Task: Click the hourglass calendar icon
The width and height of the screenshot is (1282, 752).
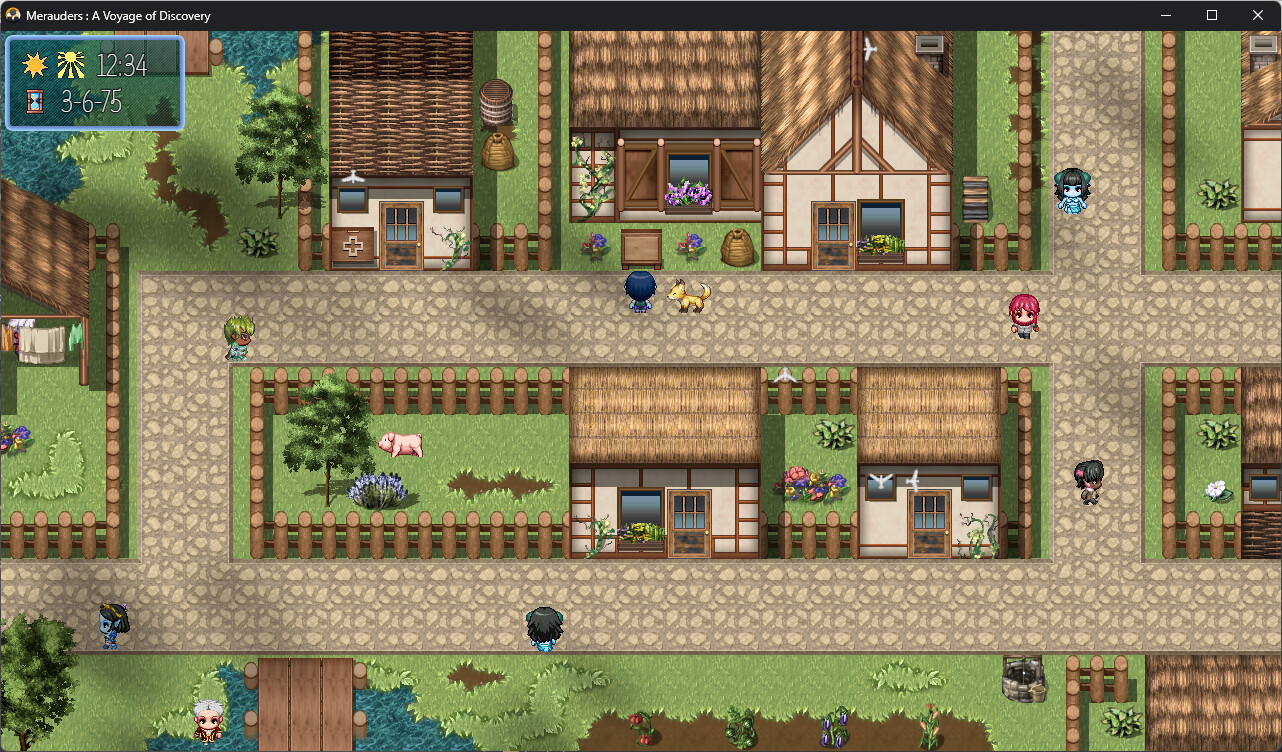Action: coord(36,100)
